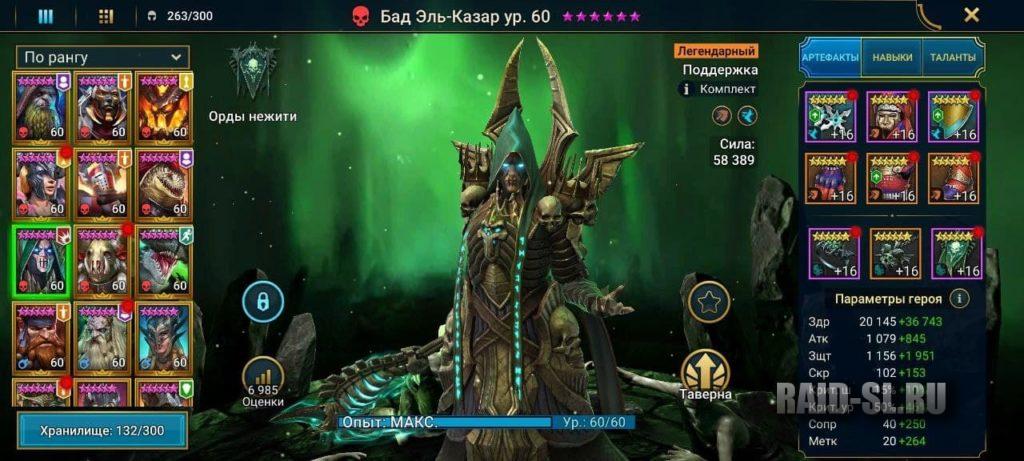1024x461 pixels.
Task: Open the green skull banner accessory slot
Action: (956, 253)
